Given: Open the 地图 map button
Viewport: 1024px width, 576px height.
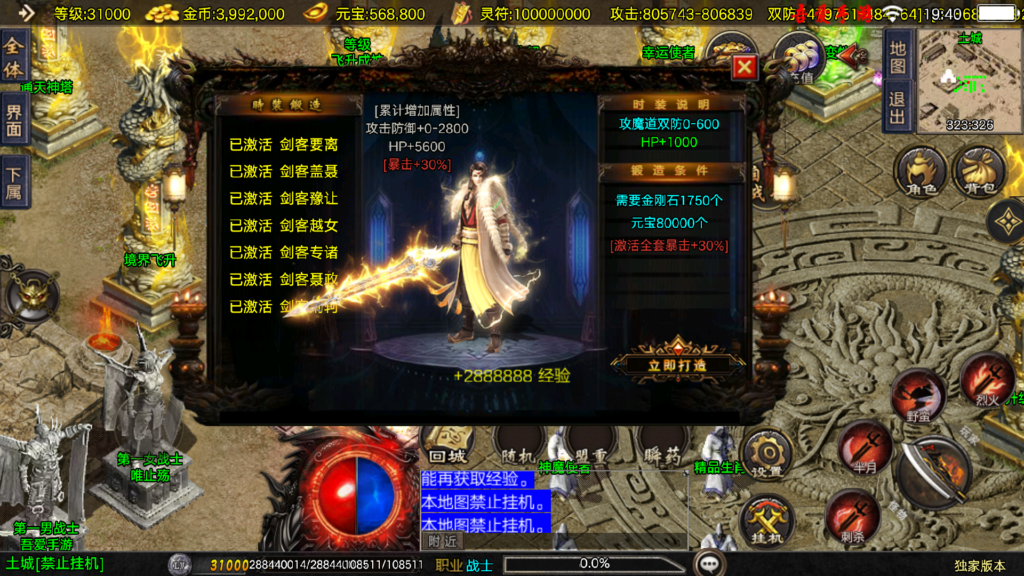Looking at the screenshot, I should point(897,59).
